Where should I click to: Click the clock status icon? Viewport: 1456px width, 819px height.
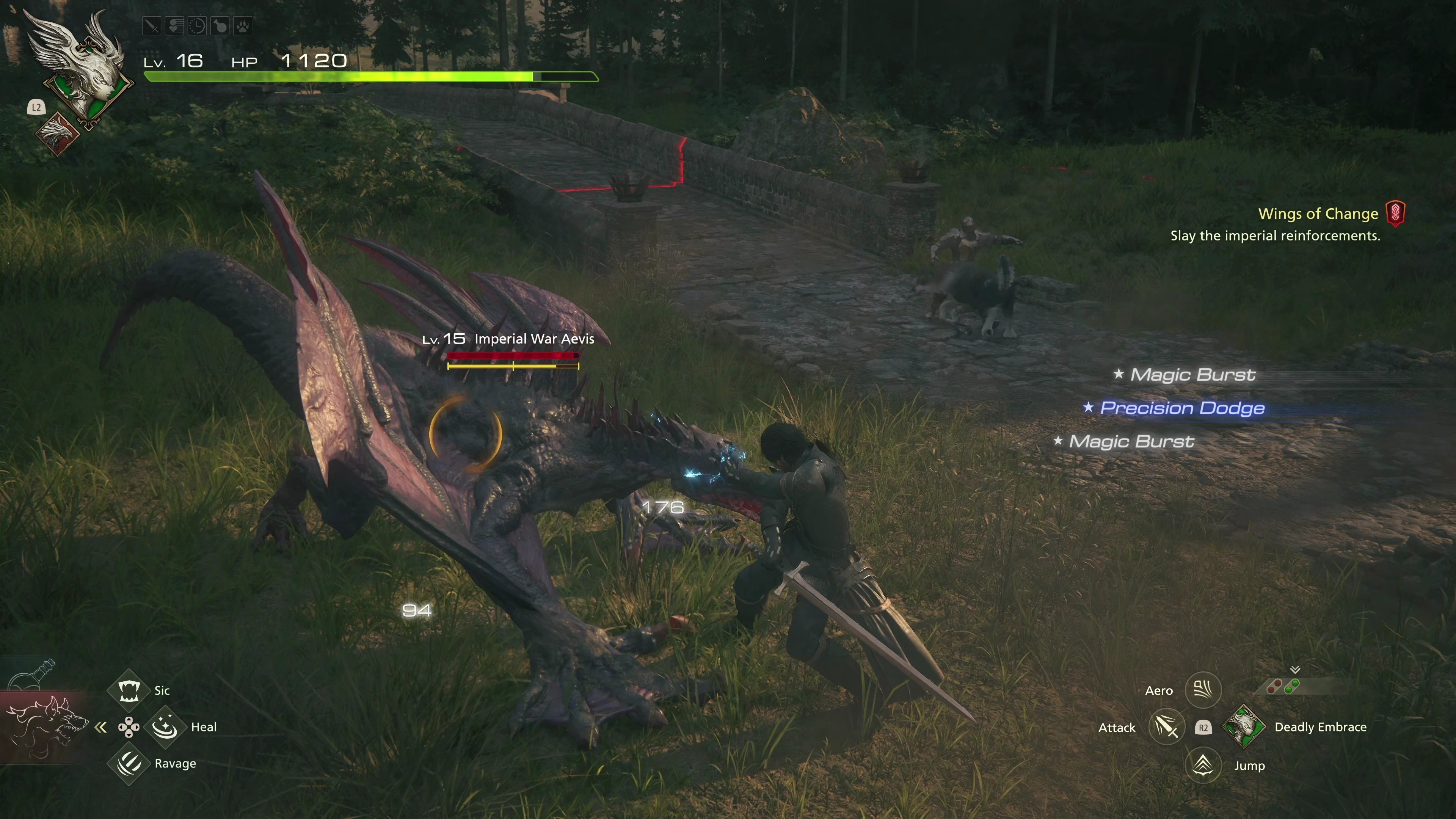197,26
